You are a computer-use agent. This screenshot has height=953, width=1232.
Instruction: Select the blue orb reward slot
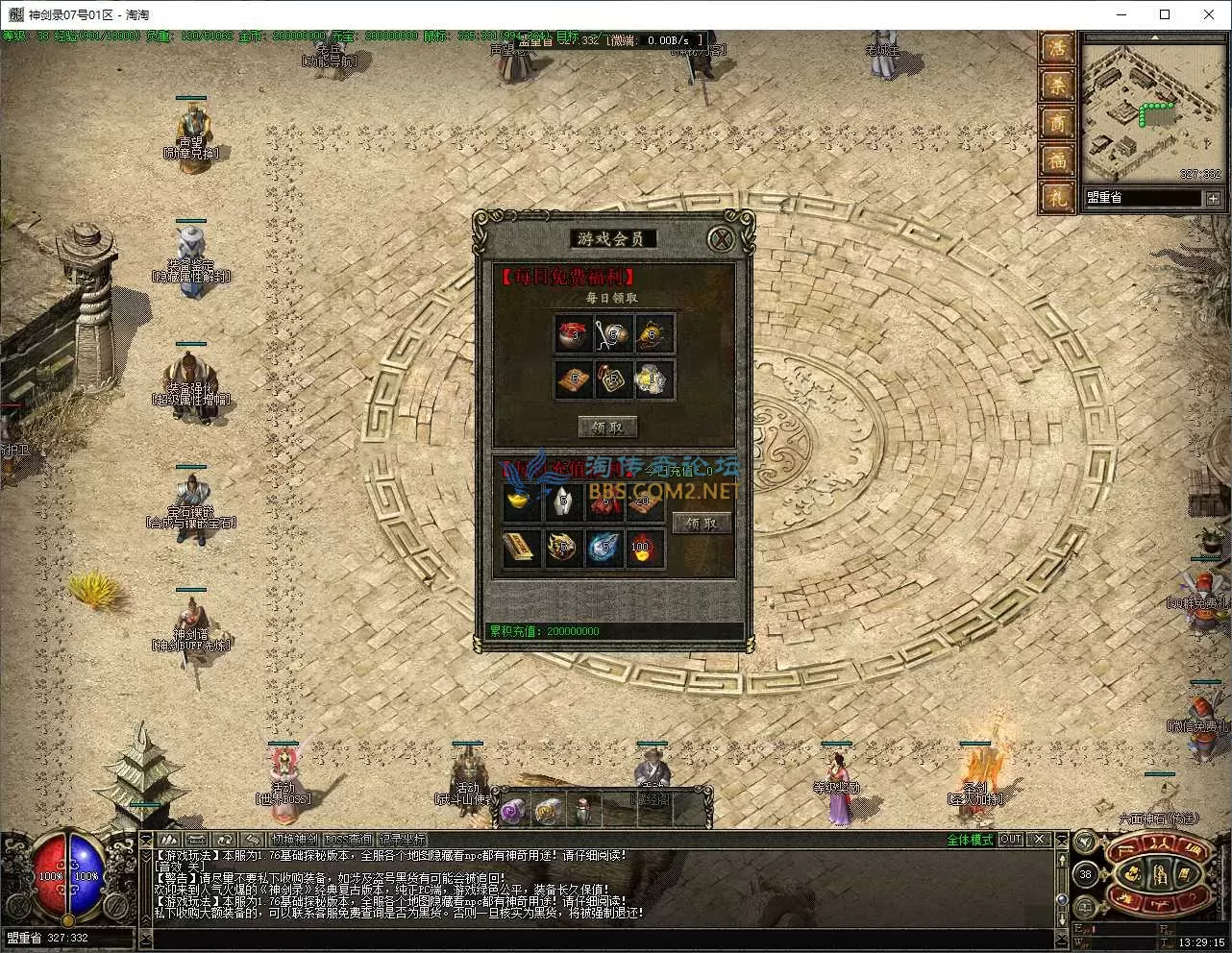(603, 550)
